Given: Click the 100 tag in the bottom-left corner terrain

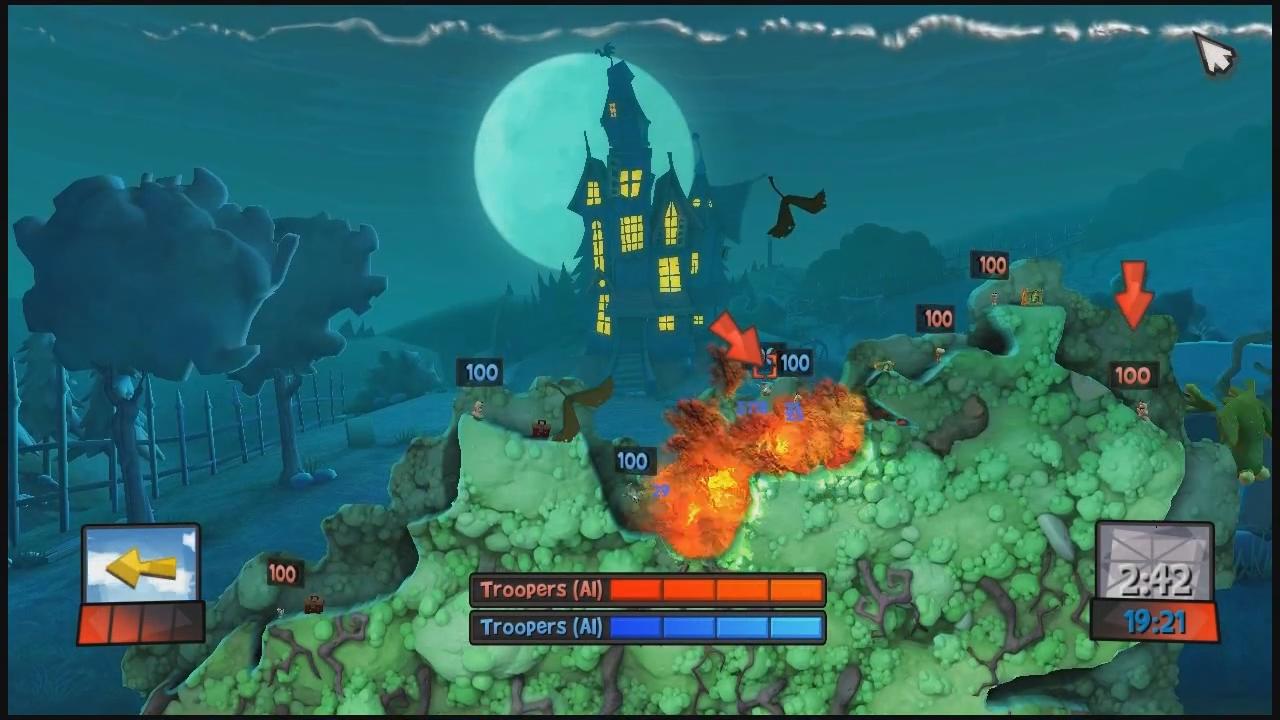Looking at the screenshot, I should (283, 574).
